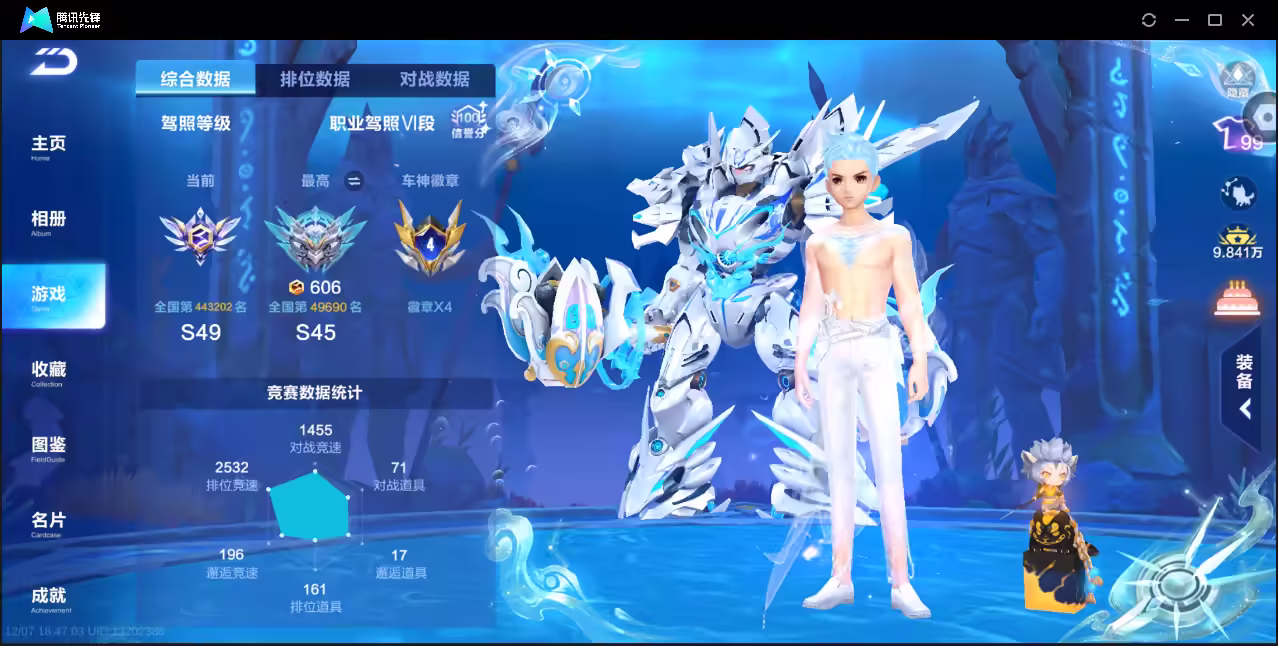Screen dimensions: 1278x646
Task: Select the 综合数据 tab
Action: (195, 80)
